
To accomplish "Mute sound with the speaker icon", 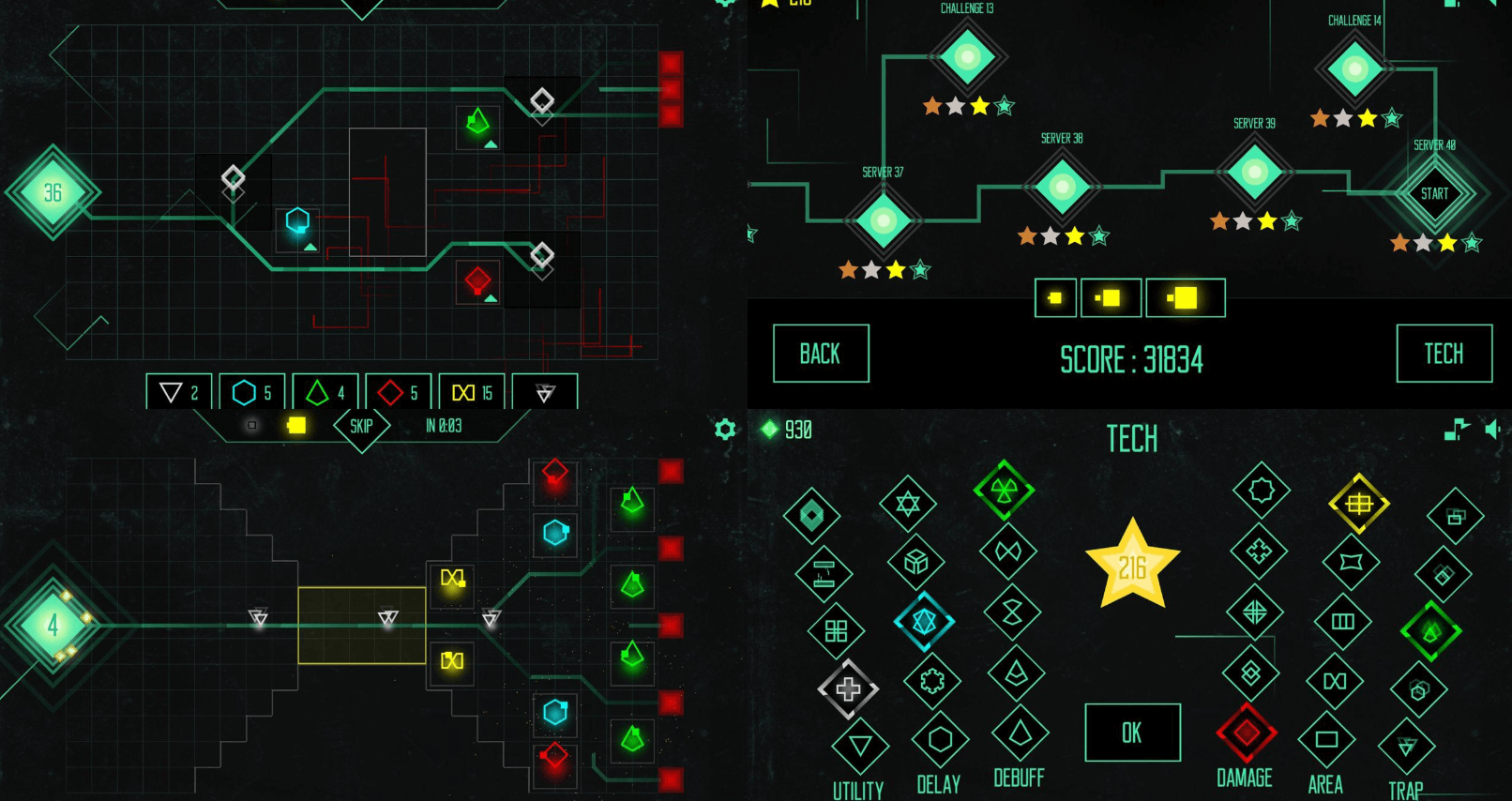I will [1492, 430].
